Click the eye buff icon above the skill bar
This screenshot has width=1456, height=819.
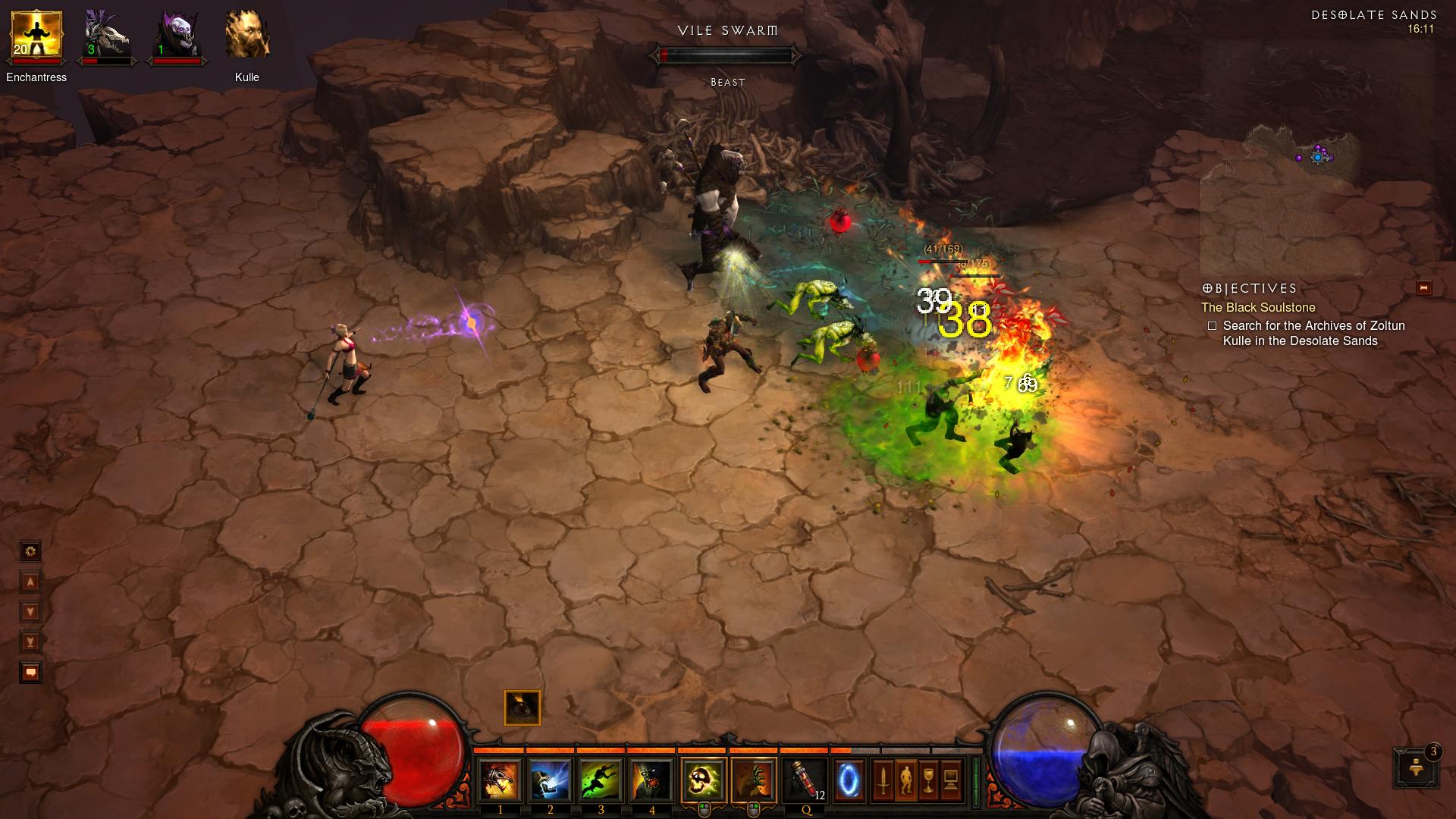click(x=522, y=708)
